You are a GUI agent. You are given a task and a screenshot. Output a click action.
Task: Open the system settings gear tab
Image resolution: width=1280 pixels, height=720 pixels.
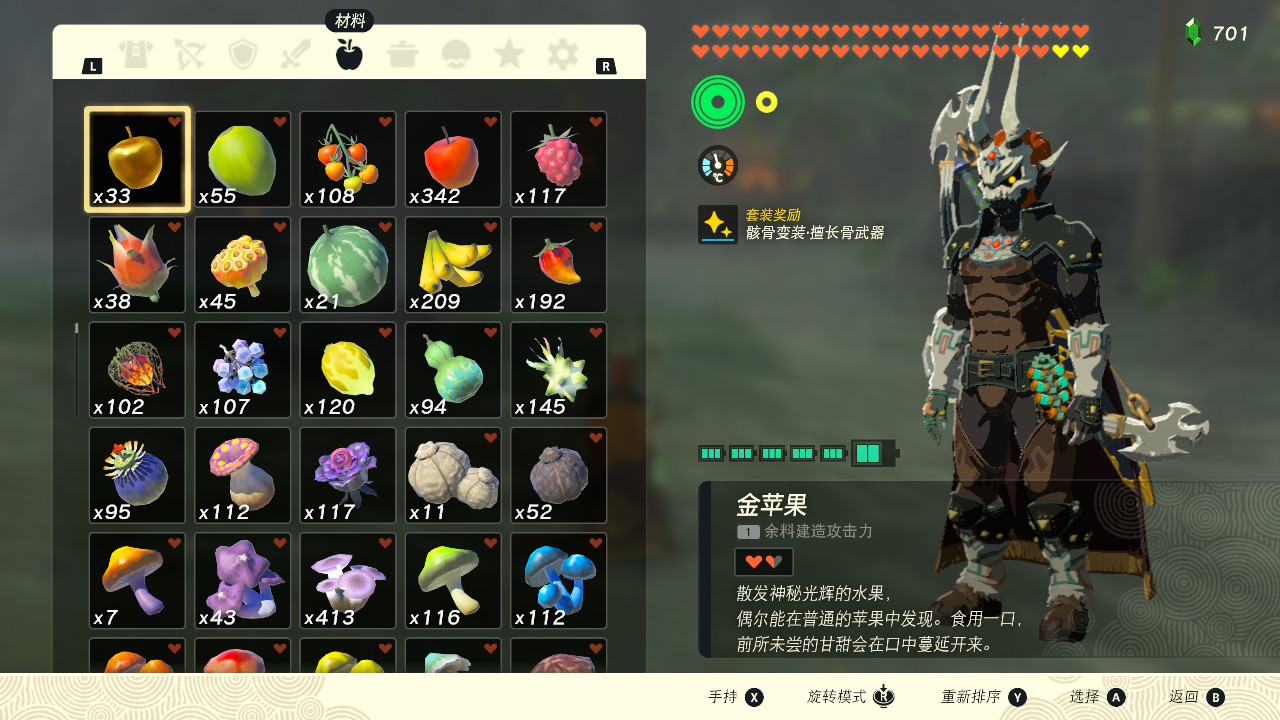562,54
